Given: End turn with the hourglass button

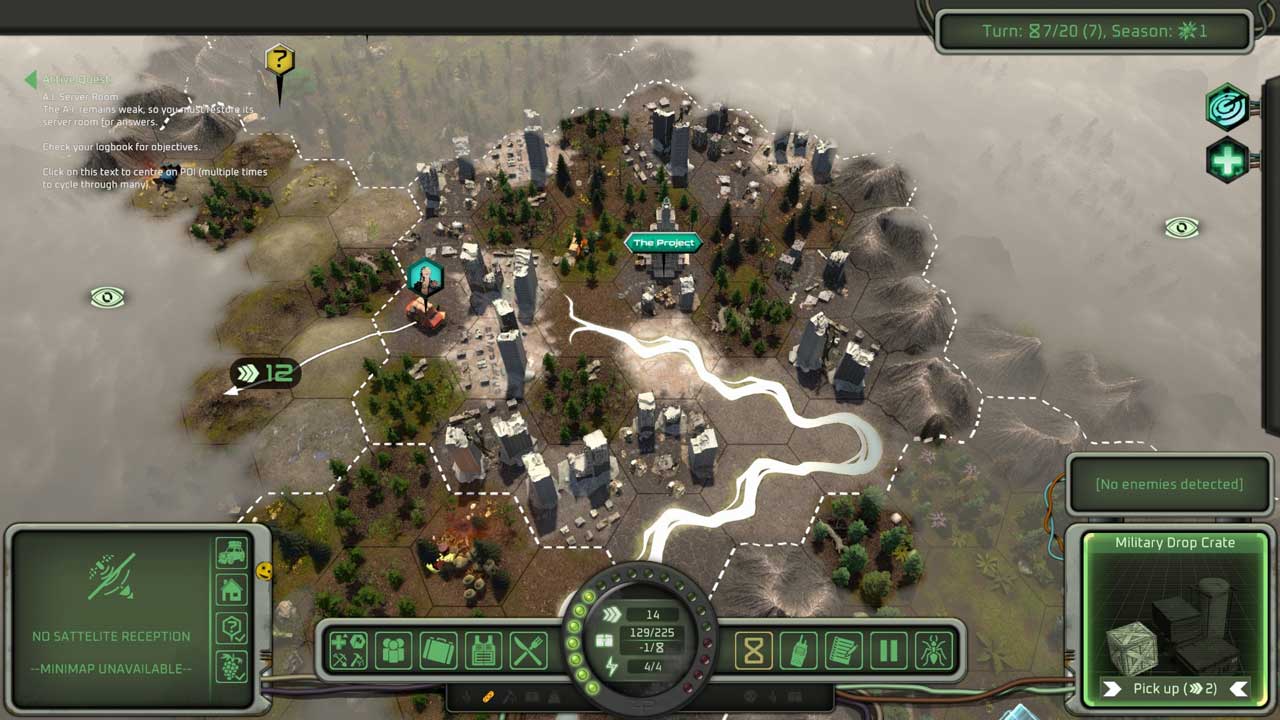Looking at the screenshot, I should coord(754,651).
